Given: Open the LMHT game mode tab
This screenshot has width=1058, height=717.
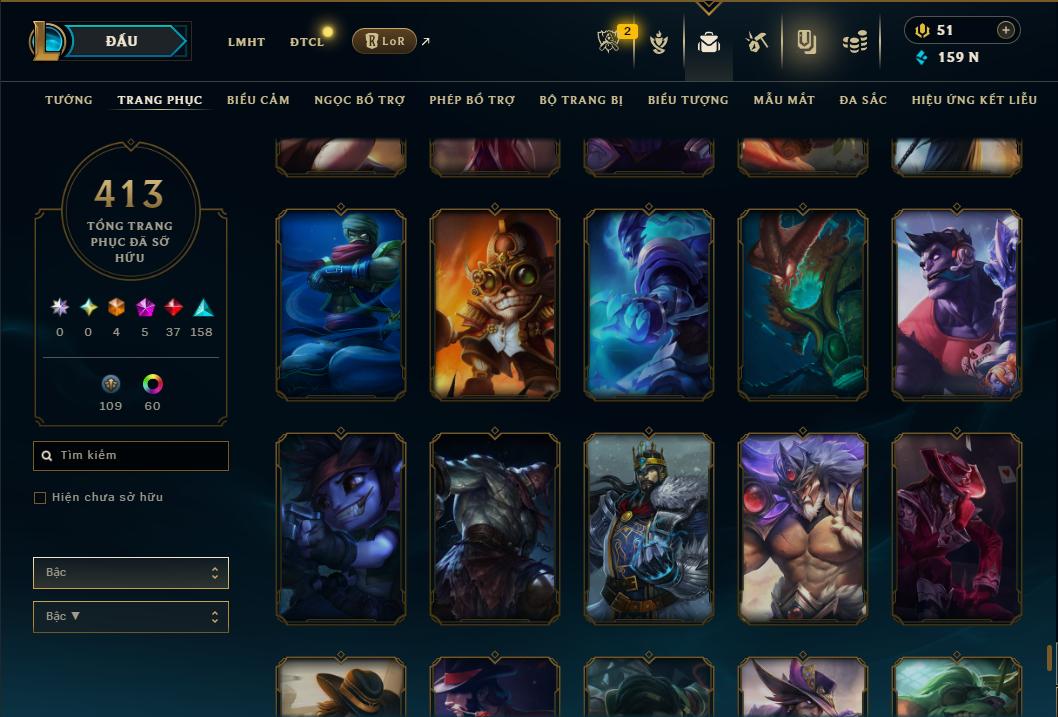Looking at the screenshot, I should [246, 42].
